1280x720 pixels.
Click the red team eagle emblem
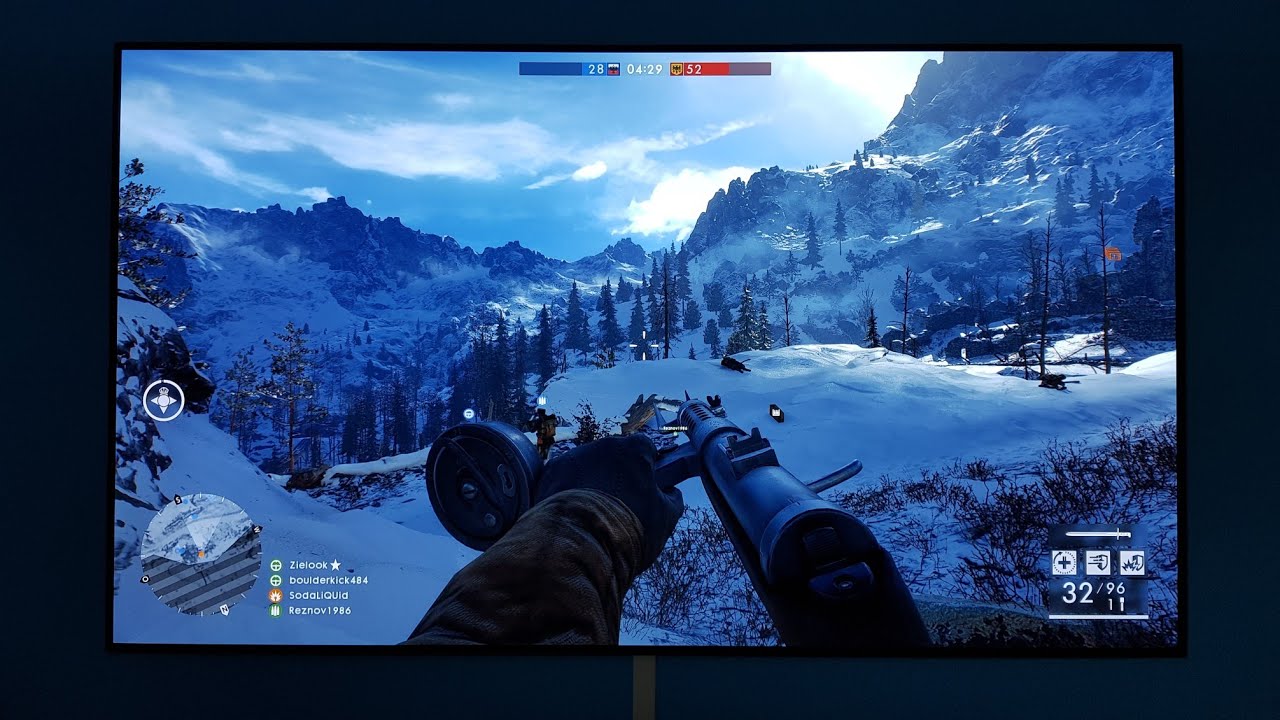[x=677, y=69]
